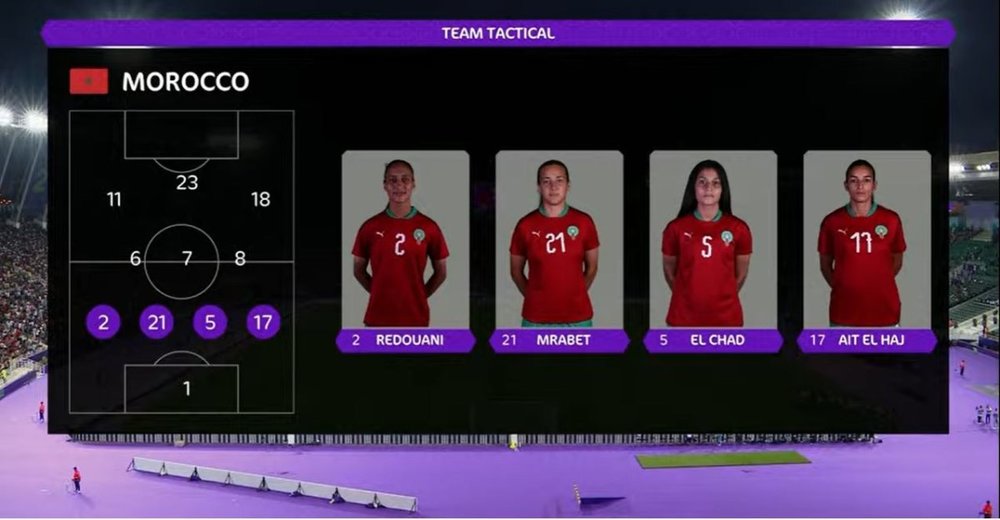Image resolution: width=1000 pixels, height=520 pixels.
Task: Click the Morocco flag icon
Action: [89, 81]
